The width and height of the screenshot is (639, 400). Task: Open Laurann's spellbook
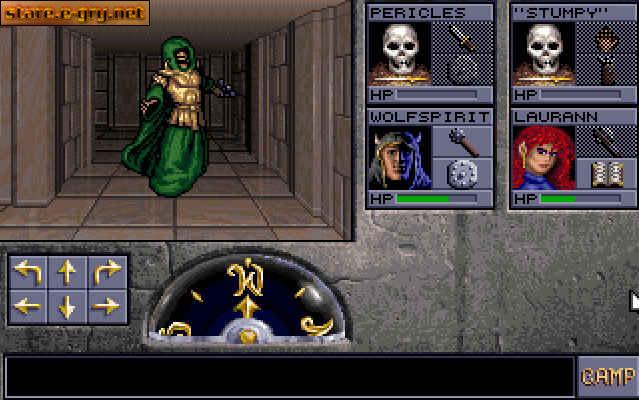point(606,174)
